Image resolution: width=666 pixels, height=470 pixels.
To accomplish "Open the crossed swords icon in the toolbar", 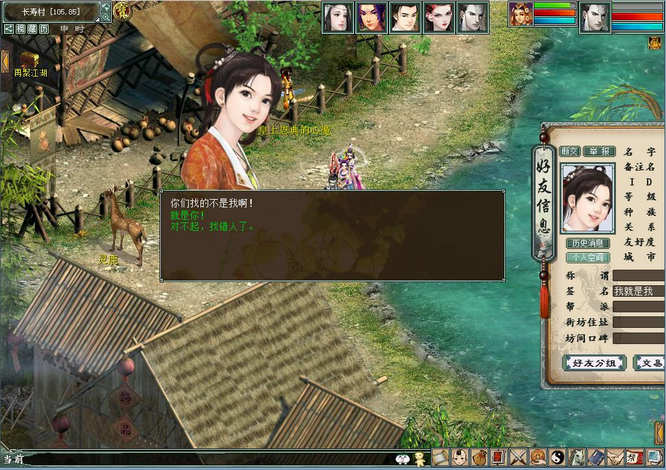I will [518, 458].
